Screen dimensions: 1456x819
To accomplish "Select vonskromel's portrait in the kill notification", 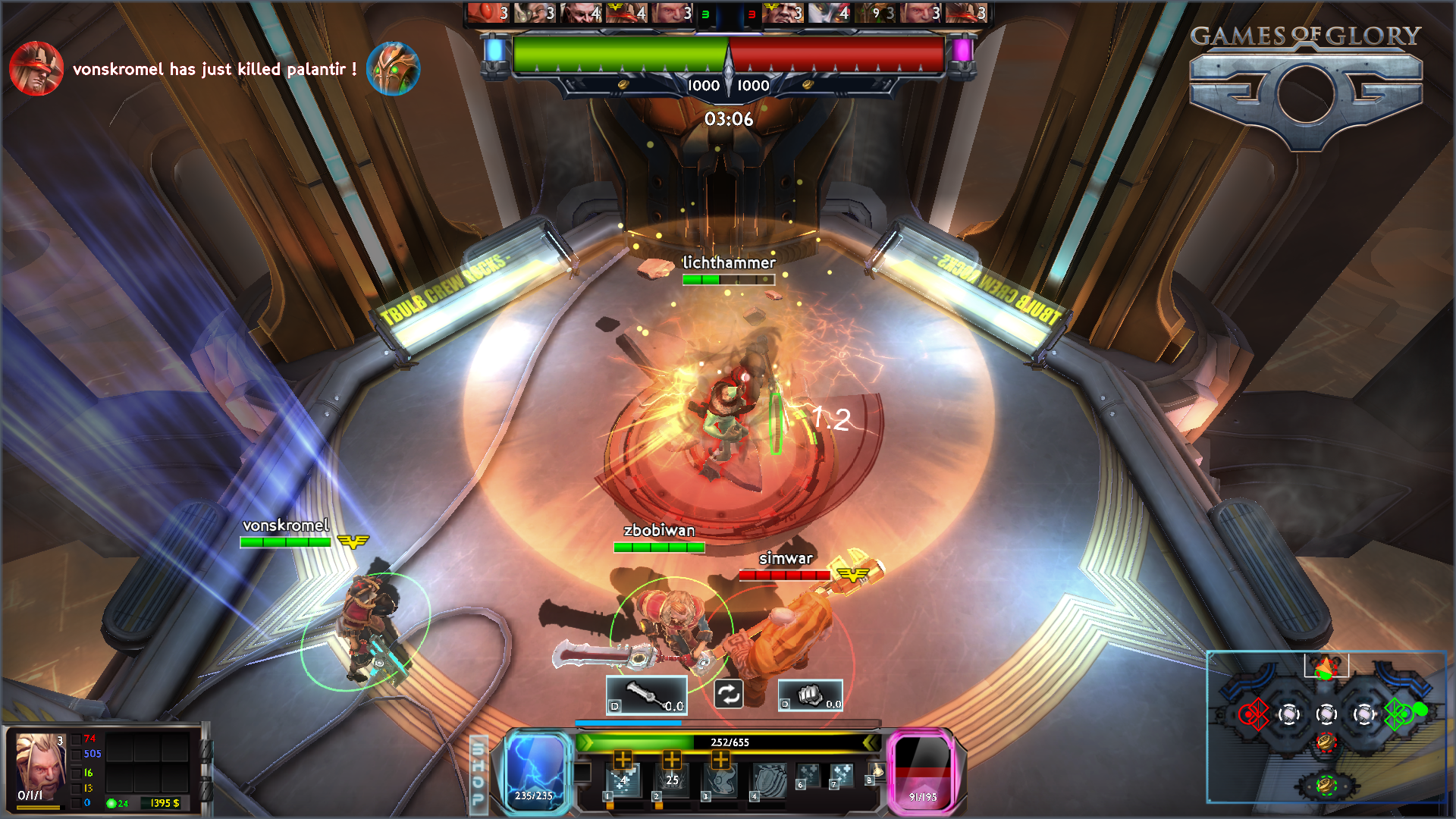I will [x=36, y=69].
